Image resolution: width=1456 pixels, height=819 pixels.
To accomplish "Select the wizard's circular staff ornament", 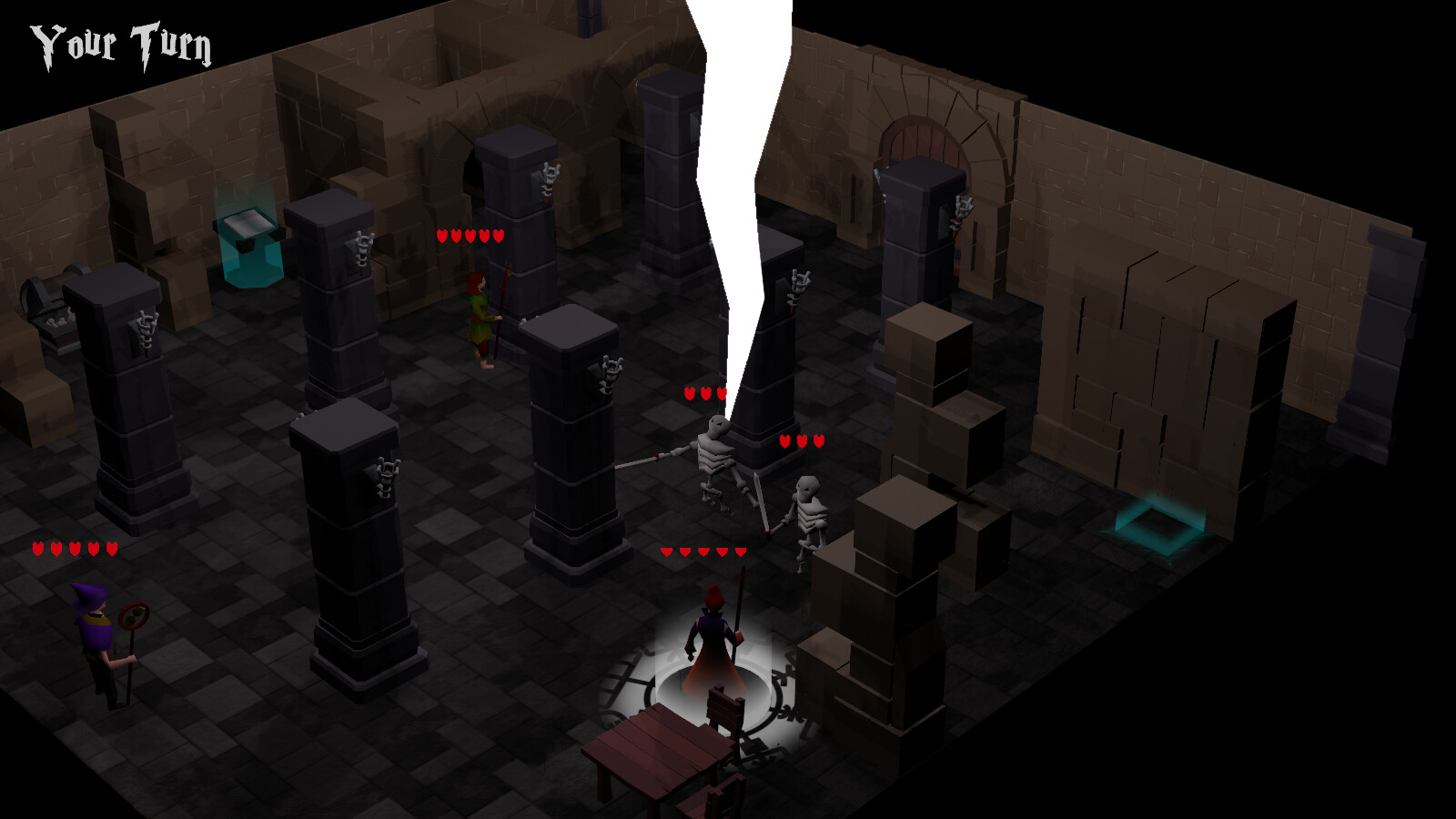I will pyautogui.click(x=135, y=615).
